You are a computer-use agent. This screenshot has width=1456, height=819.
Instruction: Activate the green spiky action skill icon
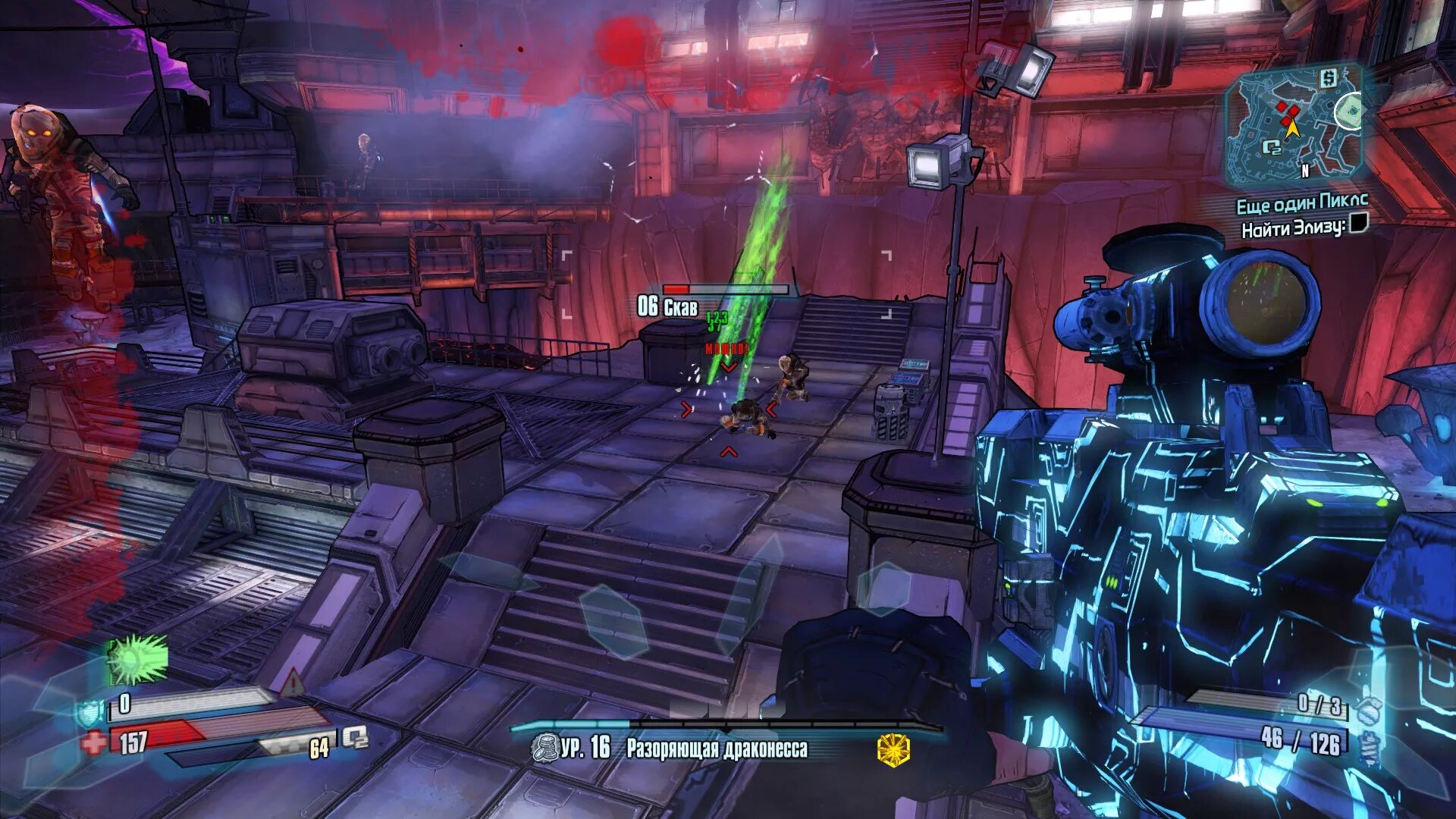tap(137, 658)
